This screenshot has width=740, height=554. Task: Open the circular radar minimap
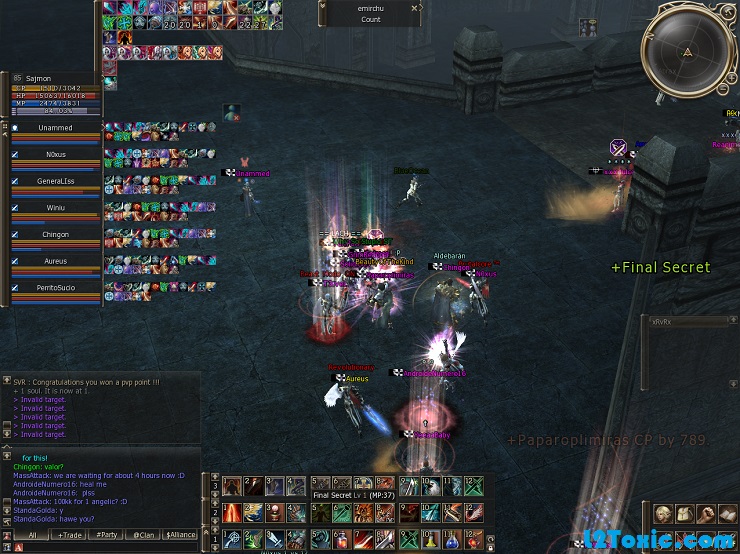click(x=688, y=51)
